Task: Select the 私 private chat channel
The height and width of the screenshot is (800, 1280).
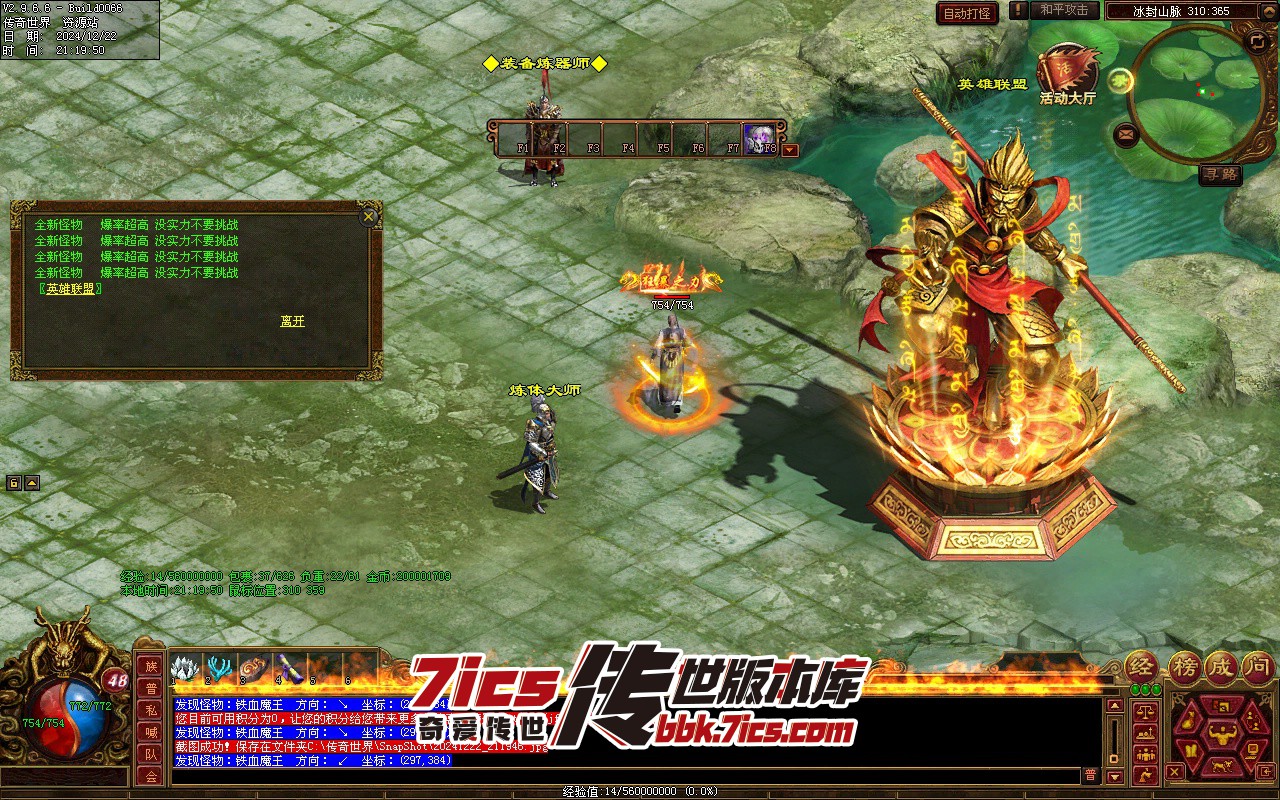Action: tap(151, 711)
